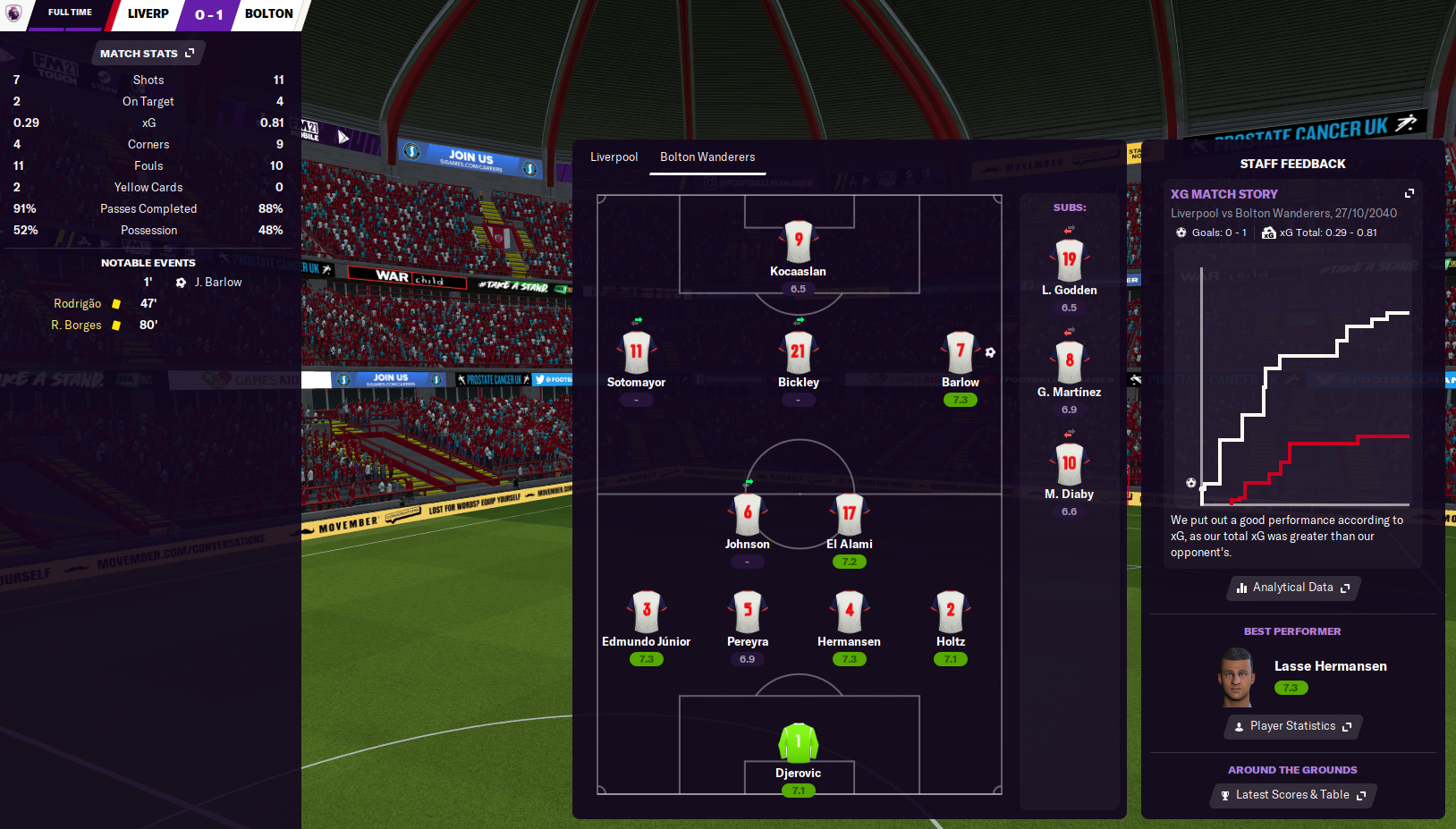
Task: Choose left-back Edmundo Júnior
Action: 646,612
